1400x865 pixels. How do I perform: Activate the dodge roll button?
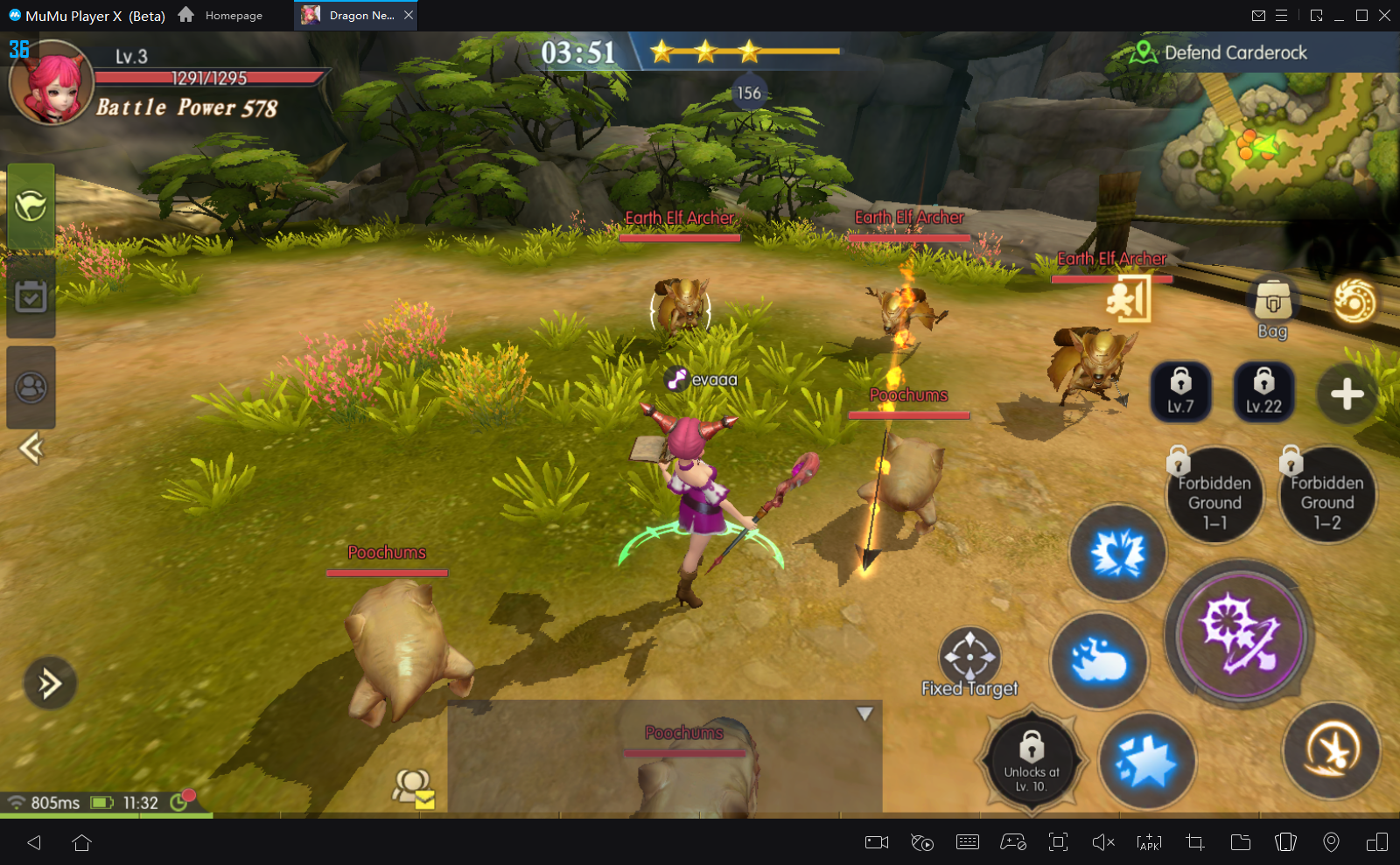click(1331, 750)
